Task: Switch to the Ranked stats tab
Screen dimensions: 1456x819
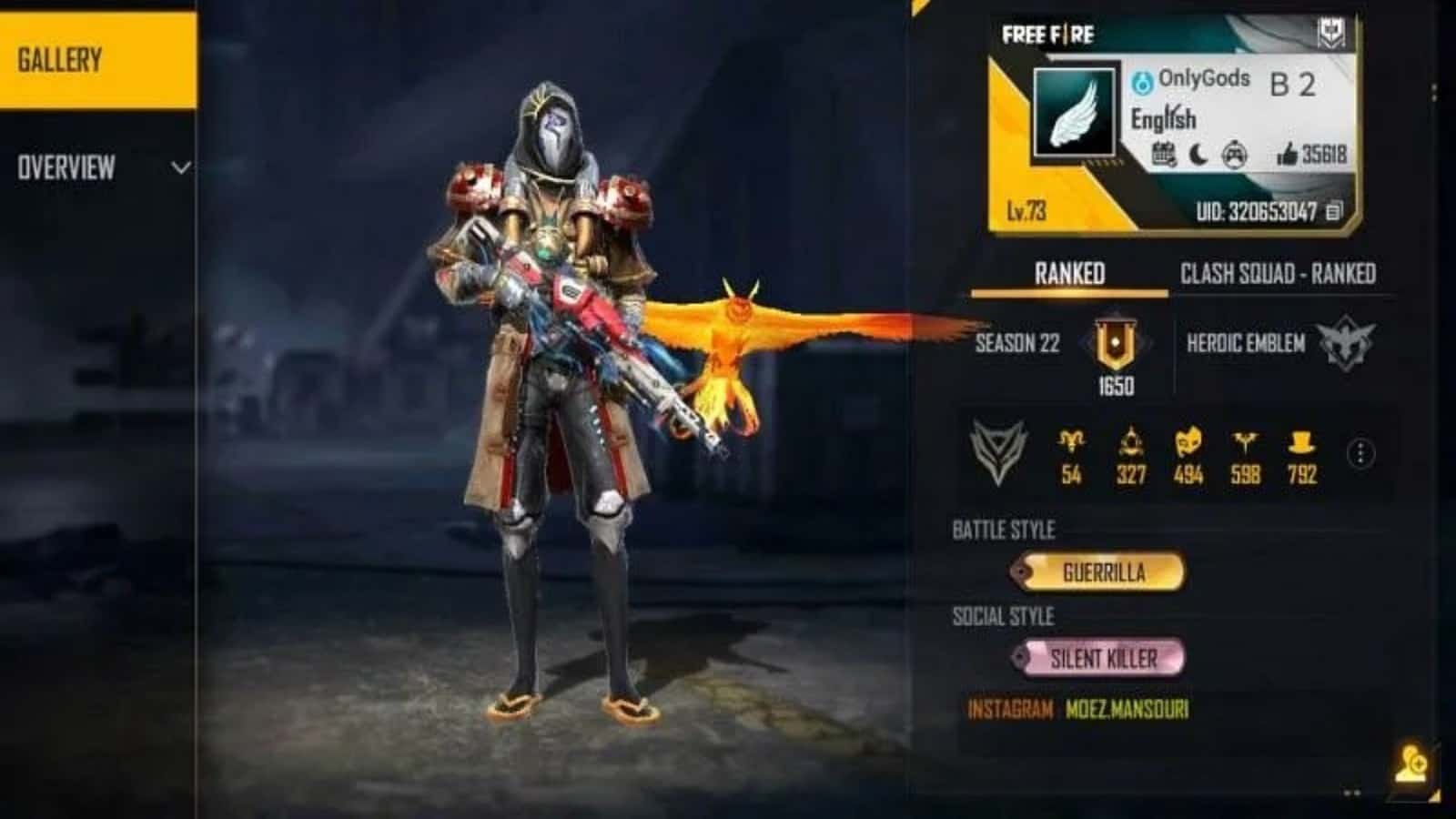Action: click(x=1069, y=274)
